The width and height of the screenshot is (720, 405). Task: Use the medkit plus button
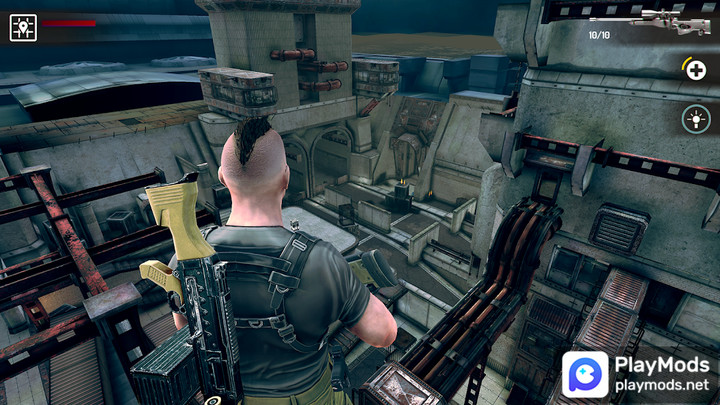point(695,69)
